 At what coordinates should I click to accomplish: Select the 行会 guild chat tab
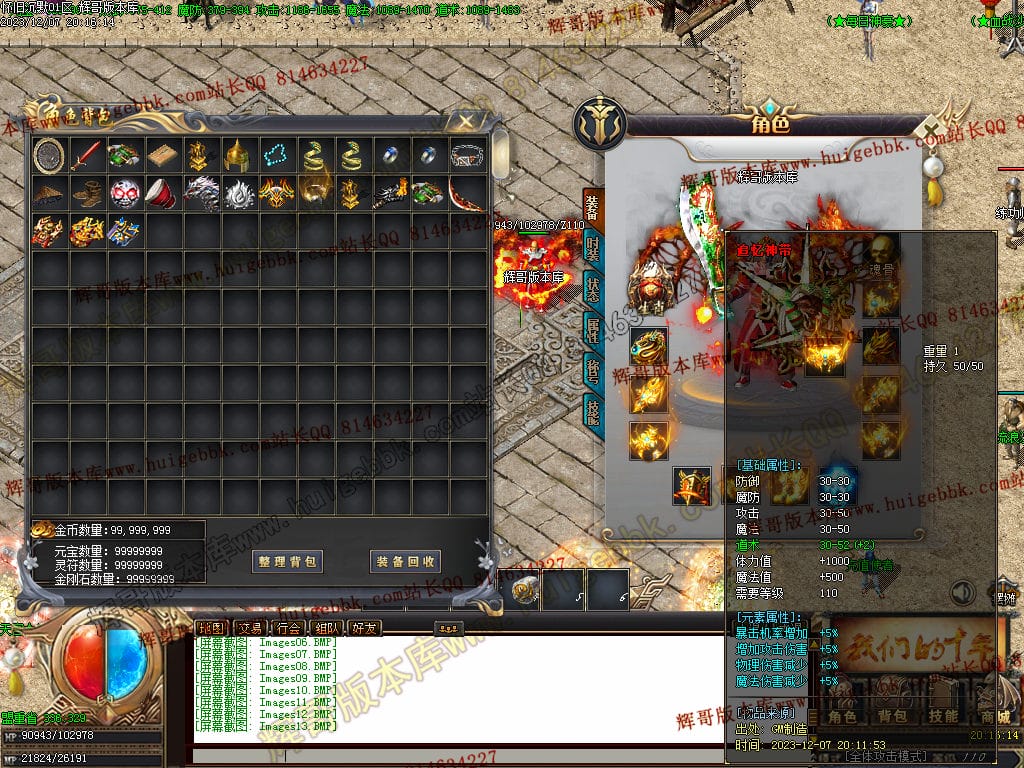[287, 628]
